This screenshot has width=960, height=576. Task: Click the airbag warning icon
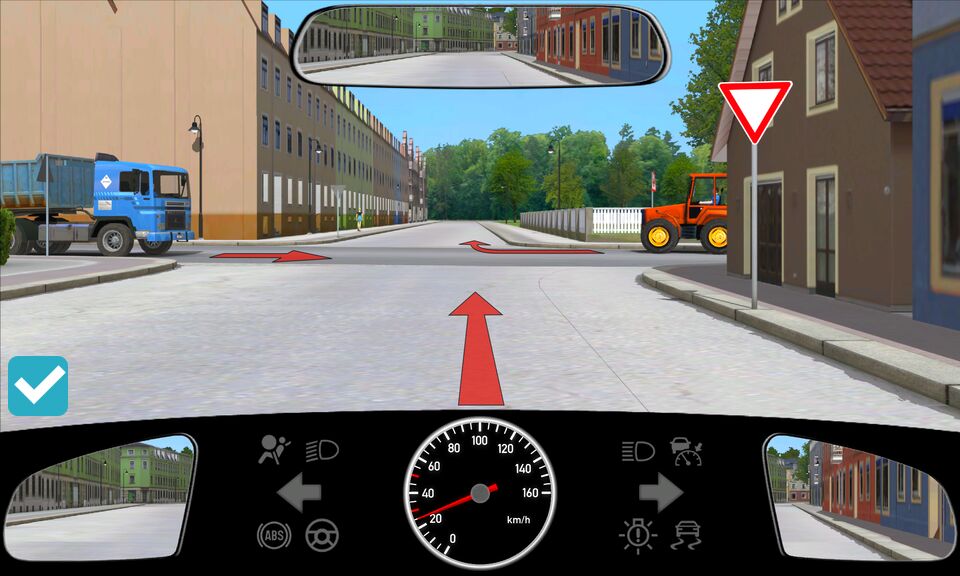273,451
